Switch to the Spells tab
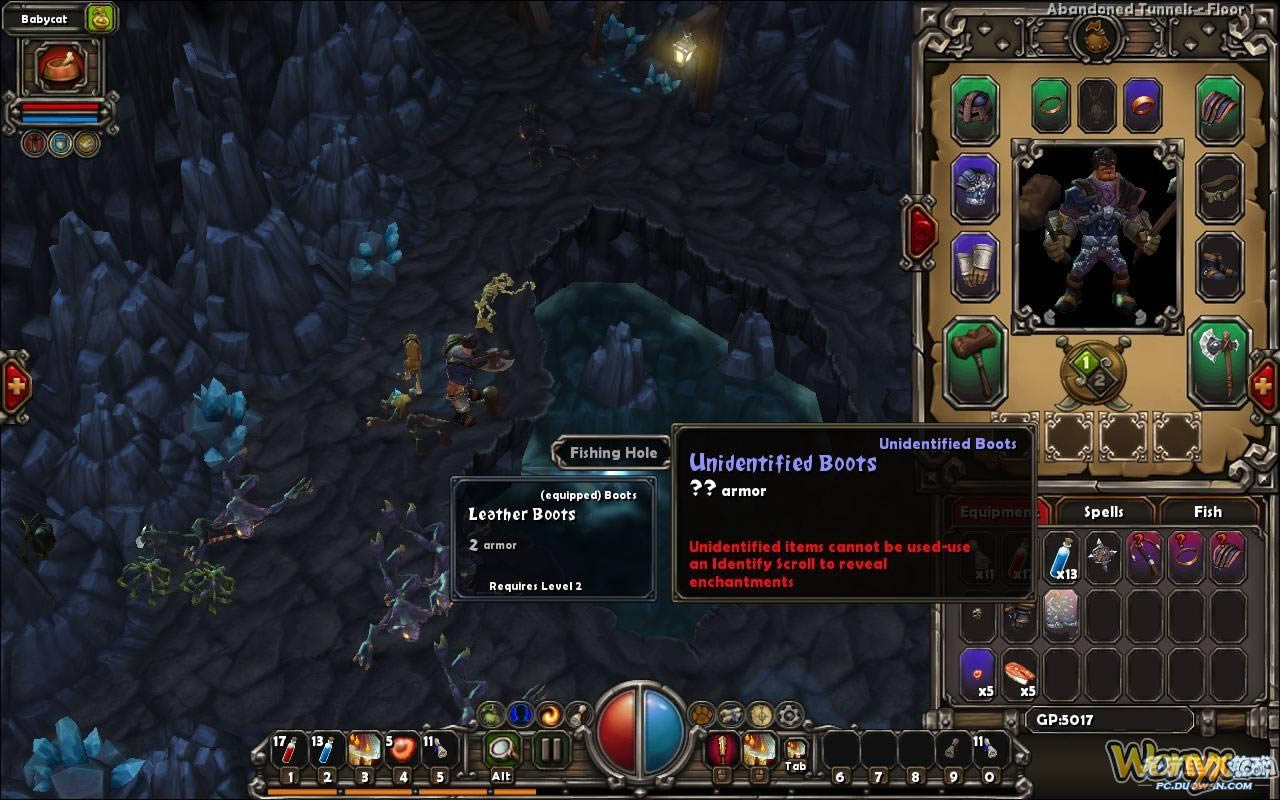The height and width of the screenshot is (800, 1280). click(1103, 512)
